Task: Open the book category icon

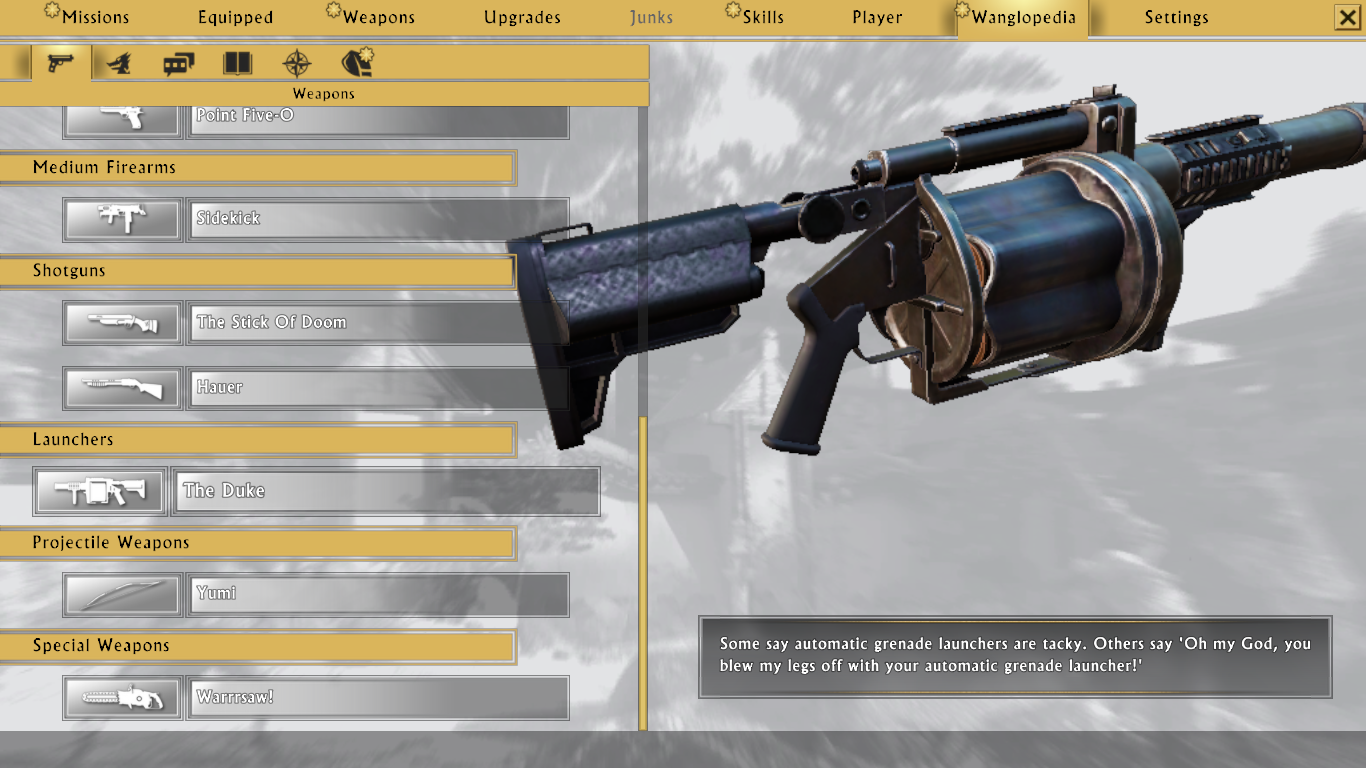Action: 237,64
